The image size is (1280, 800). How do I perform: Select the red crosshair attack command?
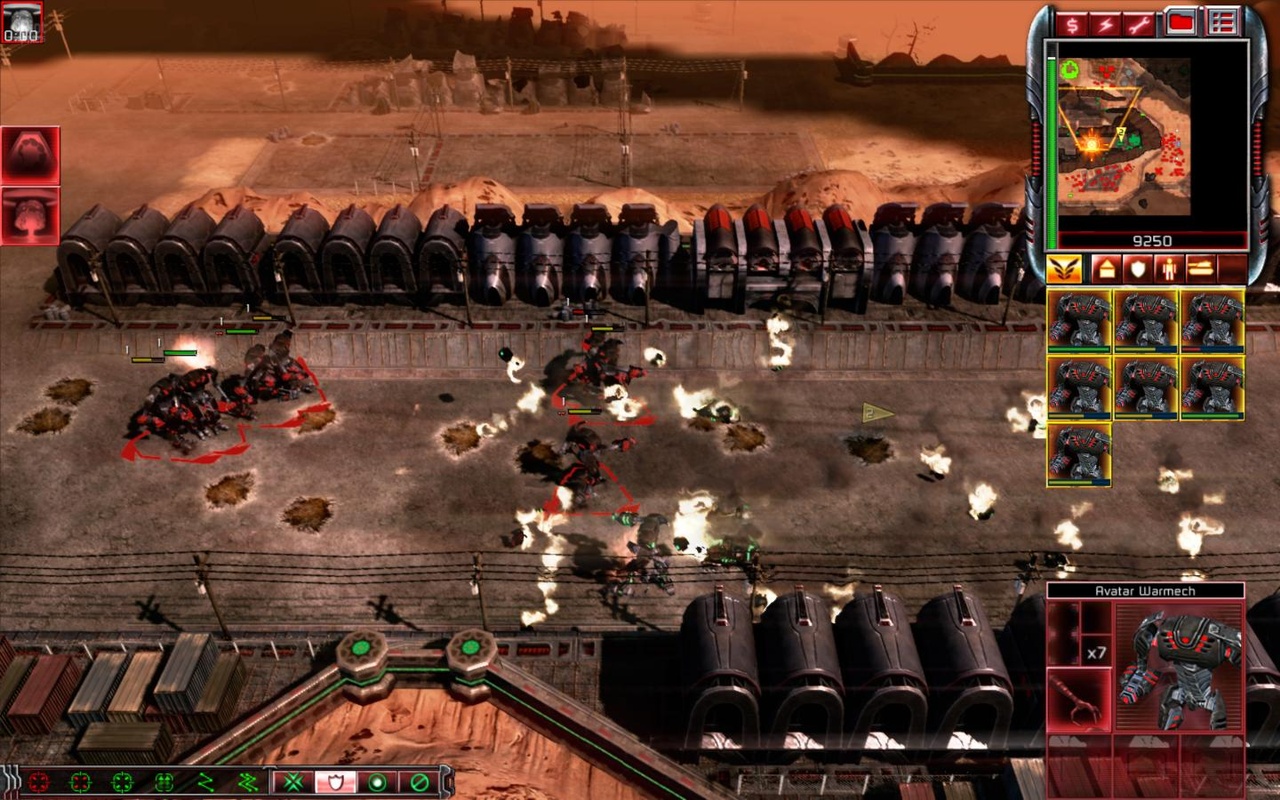[x=38, y=782]
